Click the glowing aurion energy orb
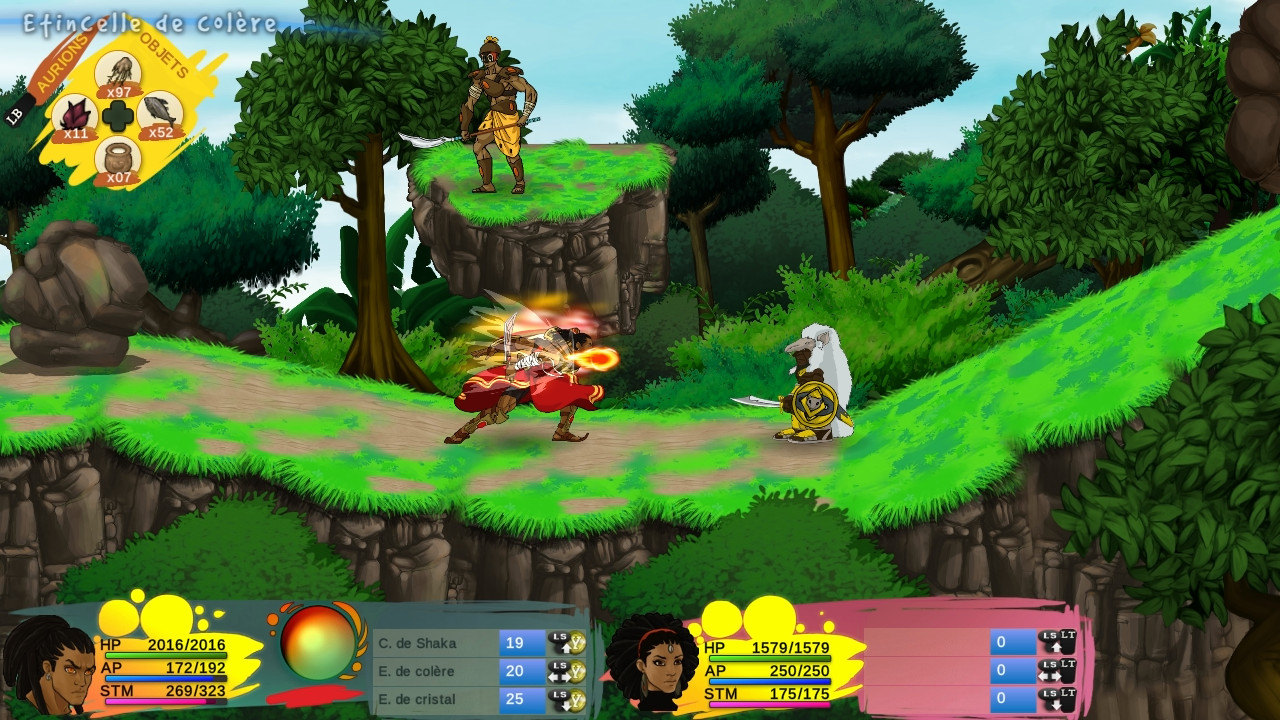 [318, 643]
